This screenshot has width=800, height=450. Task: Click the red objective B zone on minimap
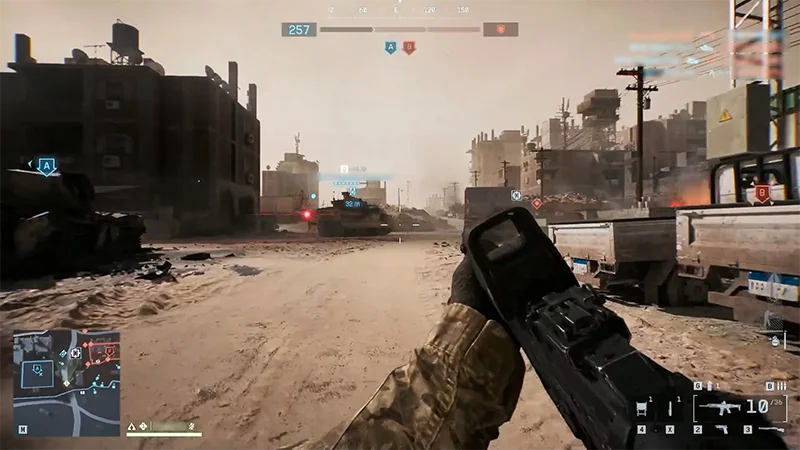tap(104, 352)
